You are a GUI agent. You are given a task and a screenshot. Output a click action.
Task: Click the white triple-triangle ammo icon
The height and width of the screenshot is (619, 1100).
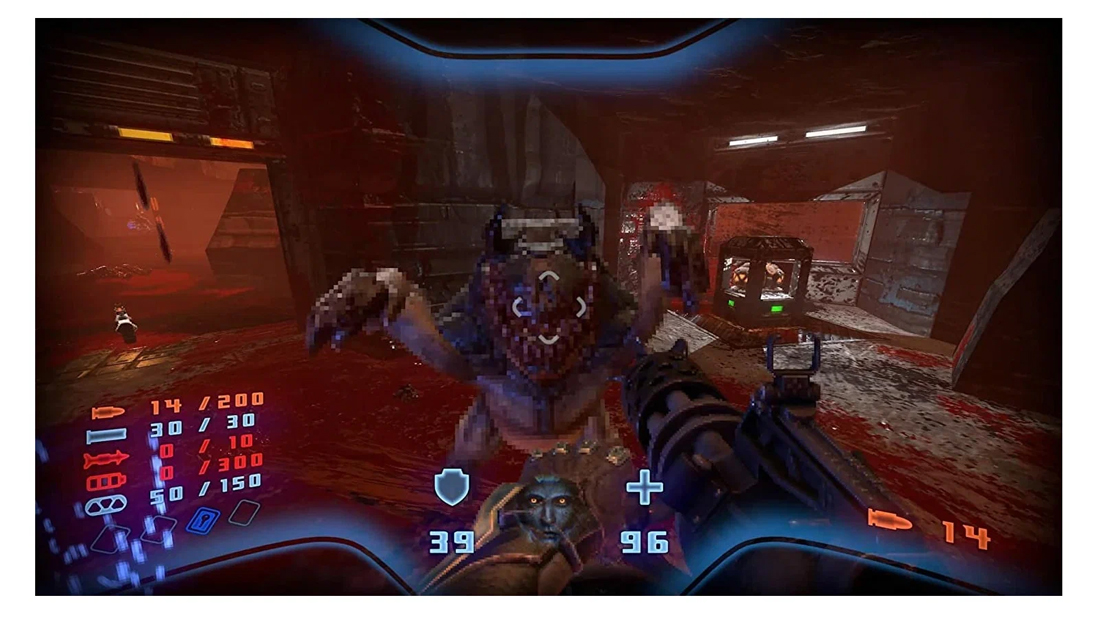[x=106, y=505]
